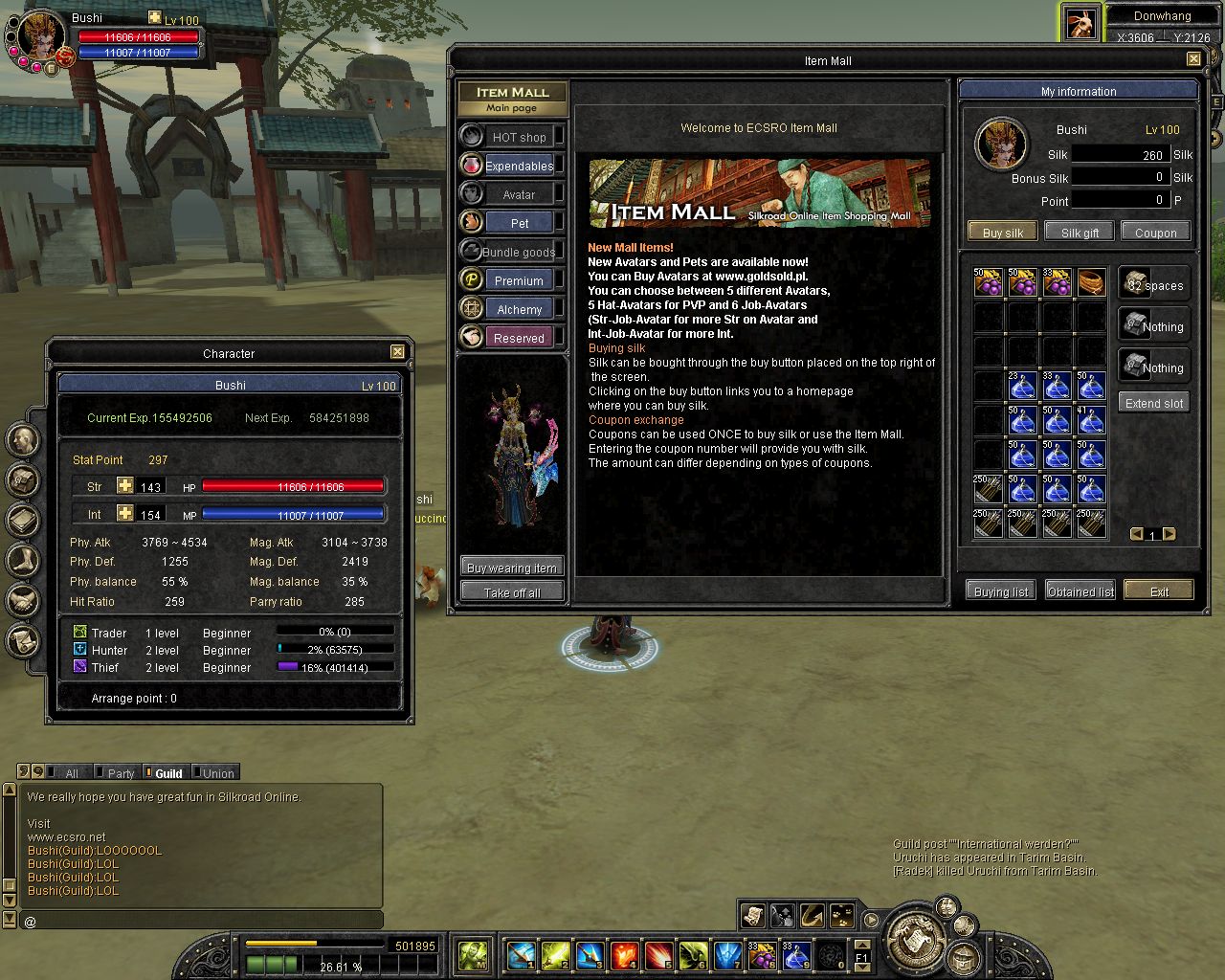
Task: Close the Character window
Action: click(x=397, y=352)
